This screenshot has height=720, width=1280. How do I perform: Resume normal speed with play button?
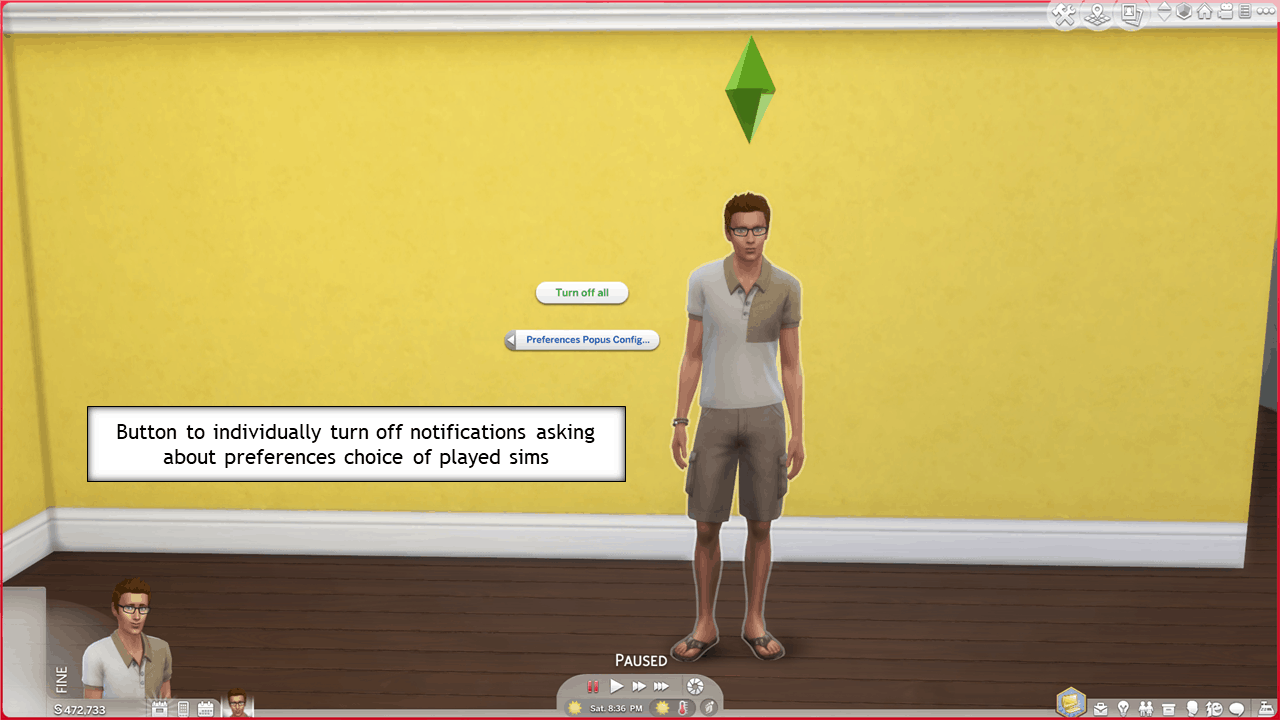click(x=617, y=686)
